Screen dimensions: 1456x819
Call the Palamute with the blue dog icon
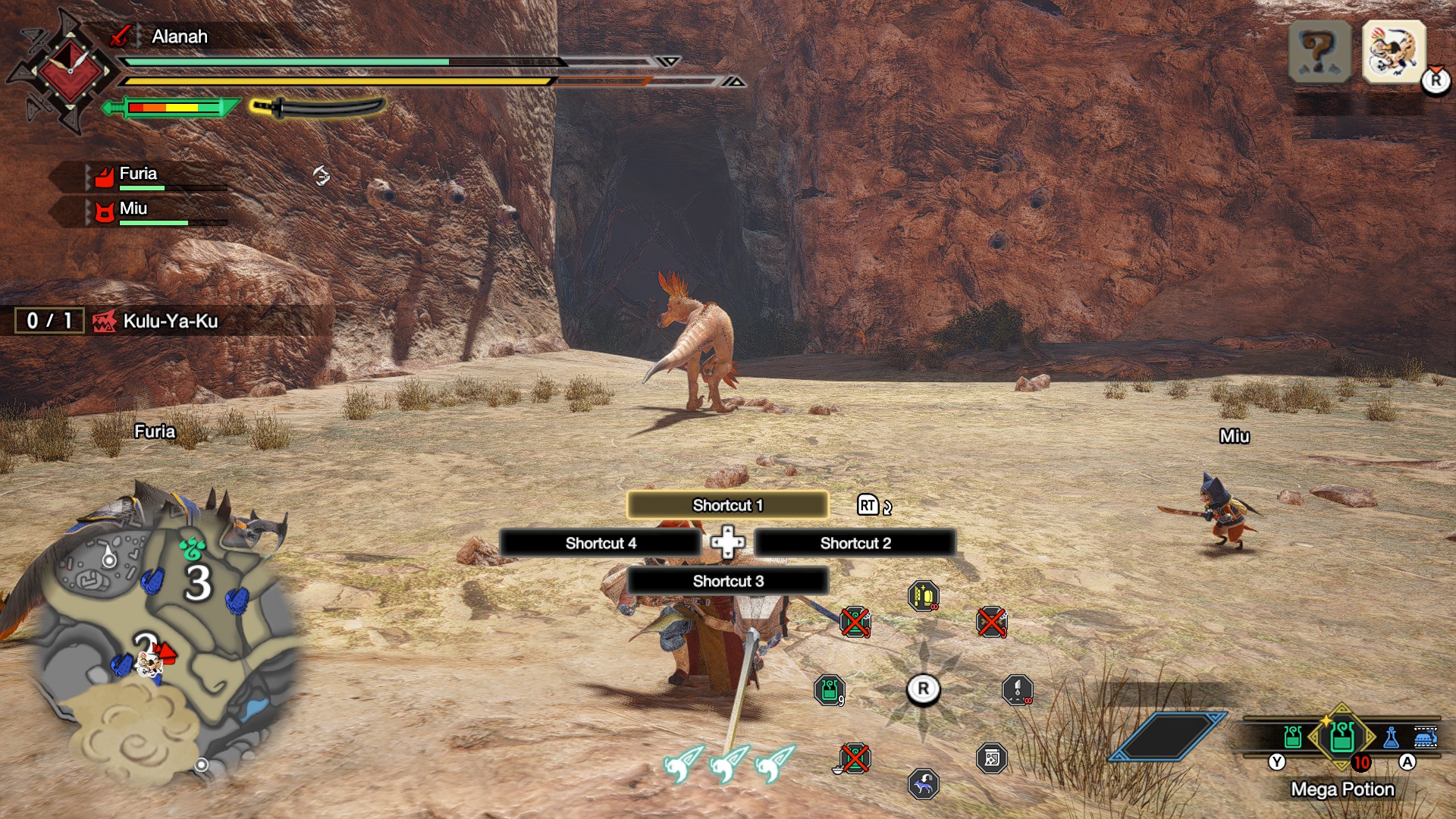(923, 784)
